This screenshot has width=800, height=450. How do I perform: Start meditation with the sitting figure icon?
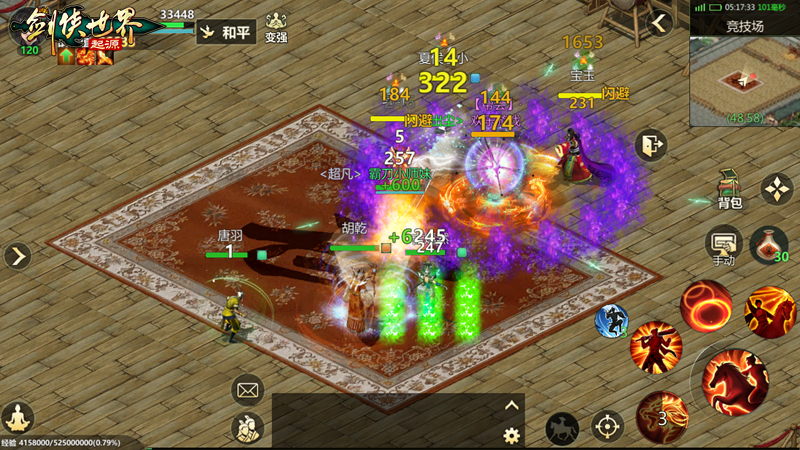[18, 417]
